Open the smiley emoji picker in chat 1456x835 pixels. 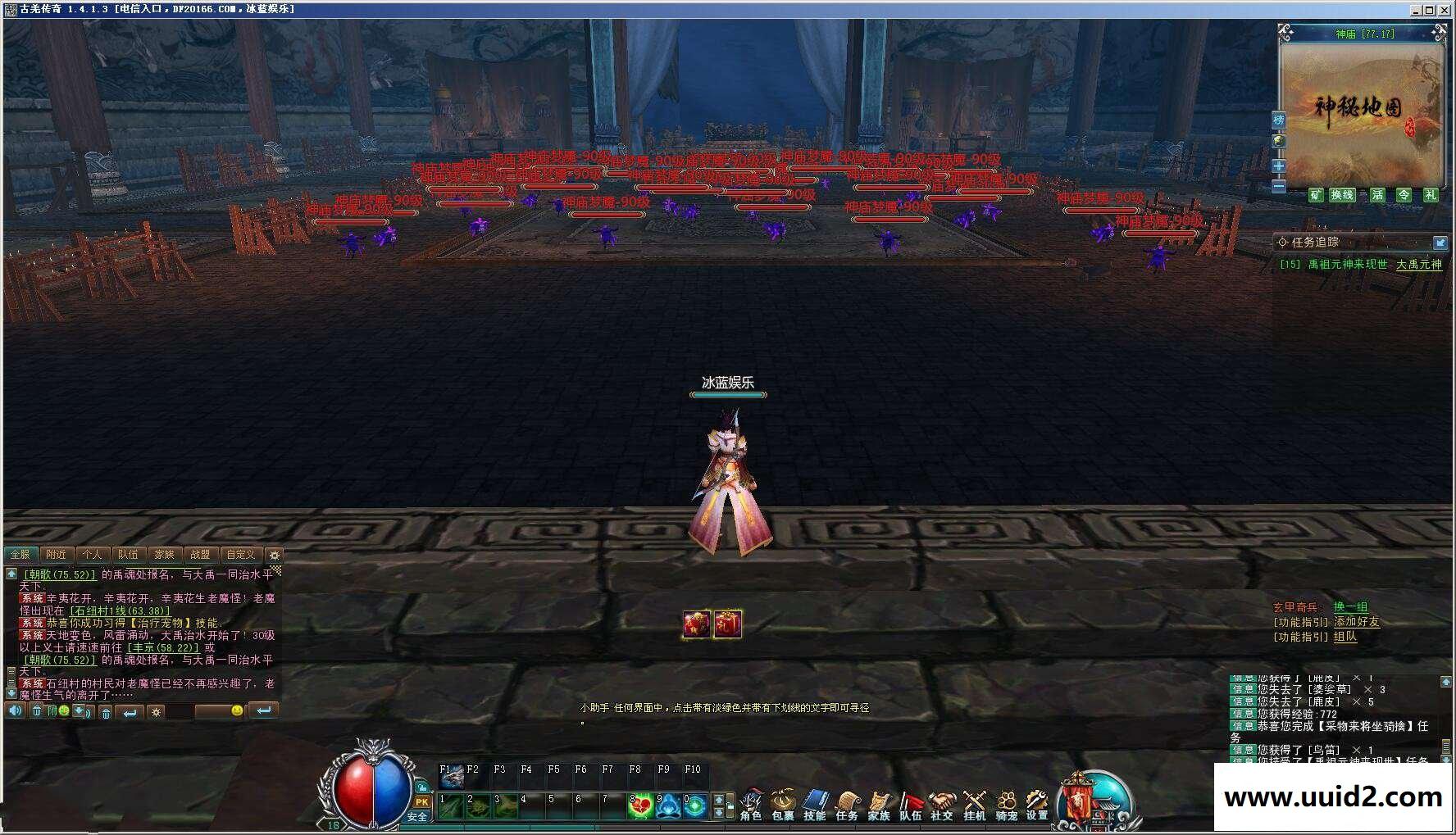point(237,710)
